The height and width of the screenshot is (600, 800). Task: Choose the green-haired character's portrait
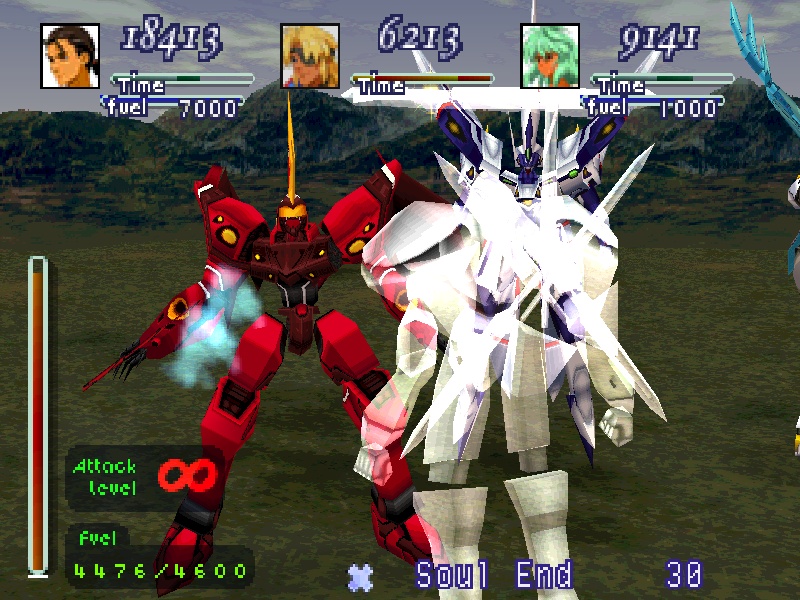click(x=550, y=54)
